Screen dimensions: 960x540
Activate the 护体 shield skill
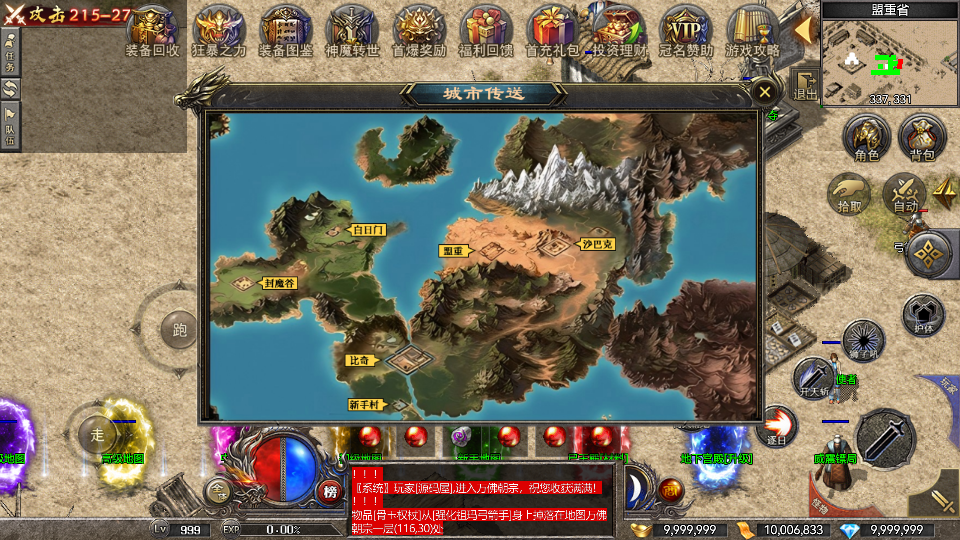923,313
